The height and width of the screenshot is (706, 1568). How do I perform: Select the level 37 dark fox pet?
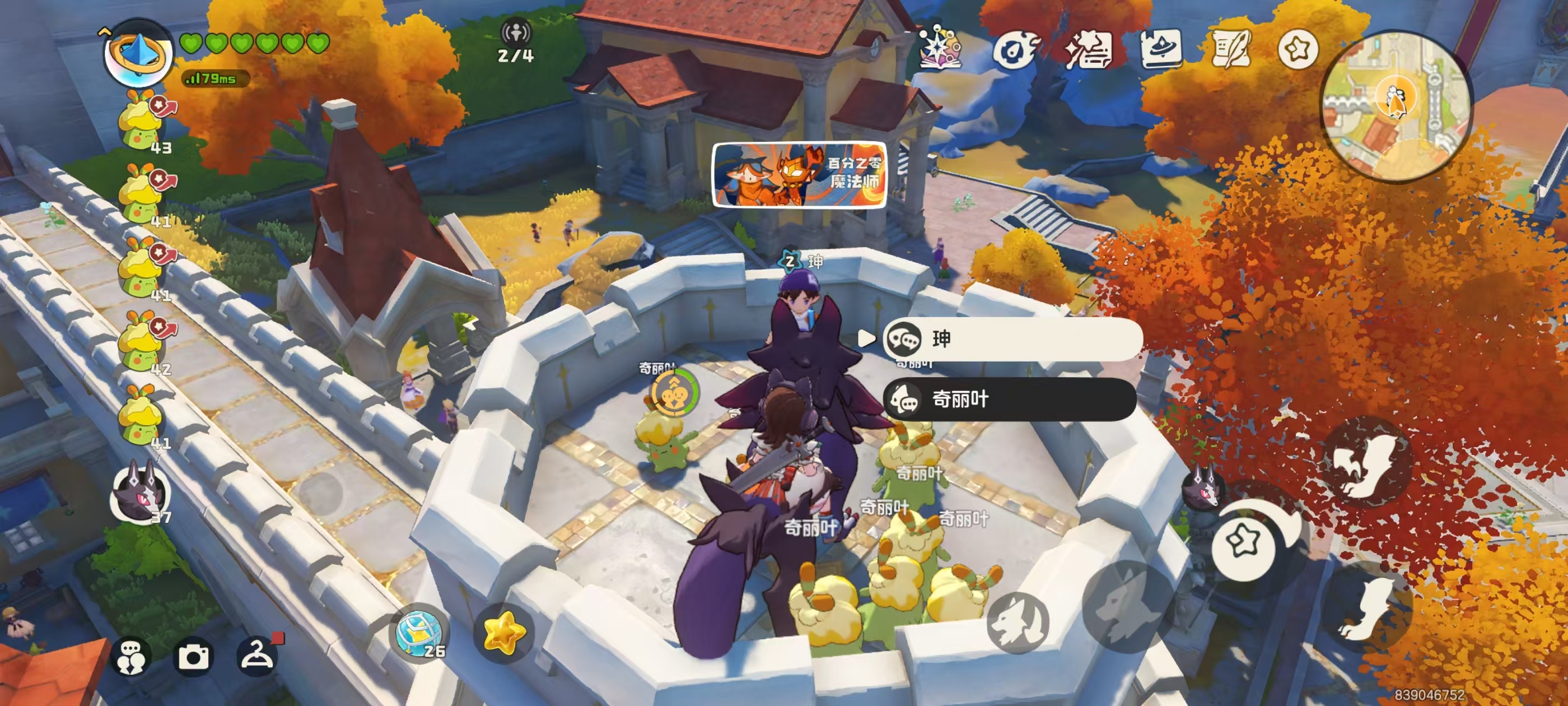tap(140, 495)
